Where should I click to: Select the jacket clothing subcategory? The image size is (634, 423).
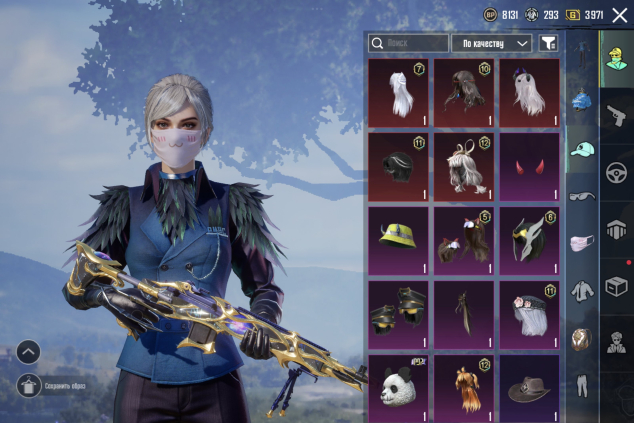click(582, 291)
